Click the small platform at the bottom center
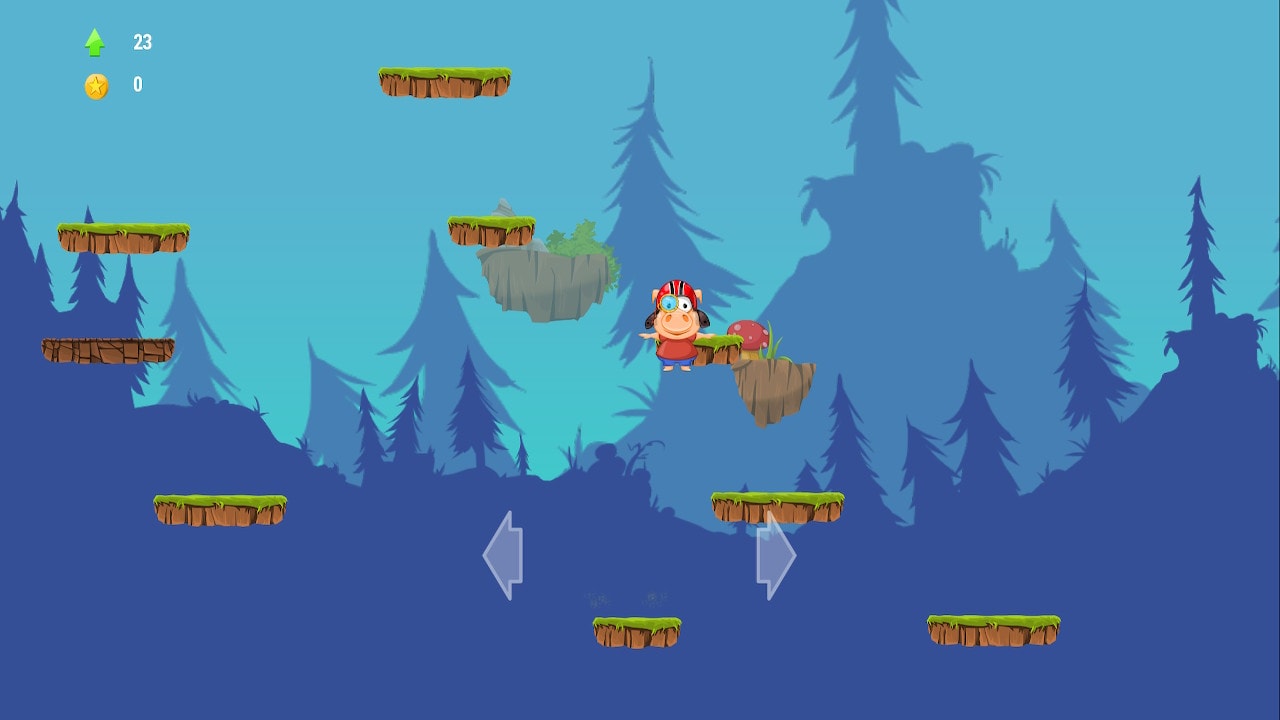The image size is (1280, 720). [637, 628]
